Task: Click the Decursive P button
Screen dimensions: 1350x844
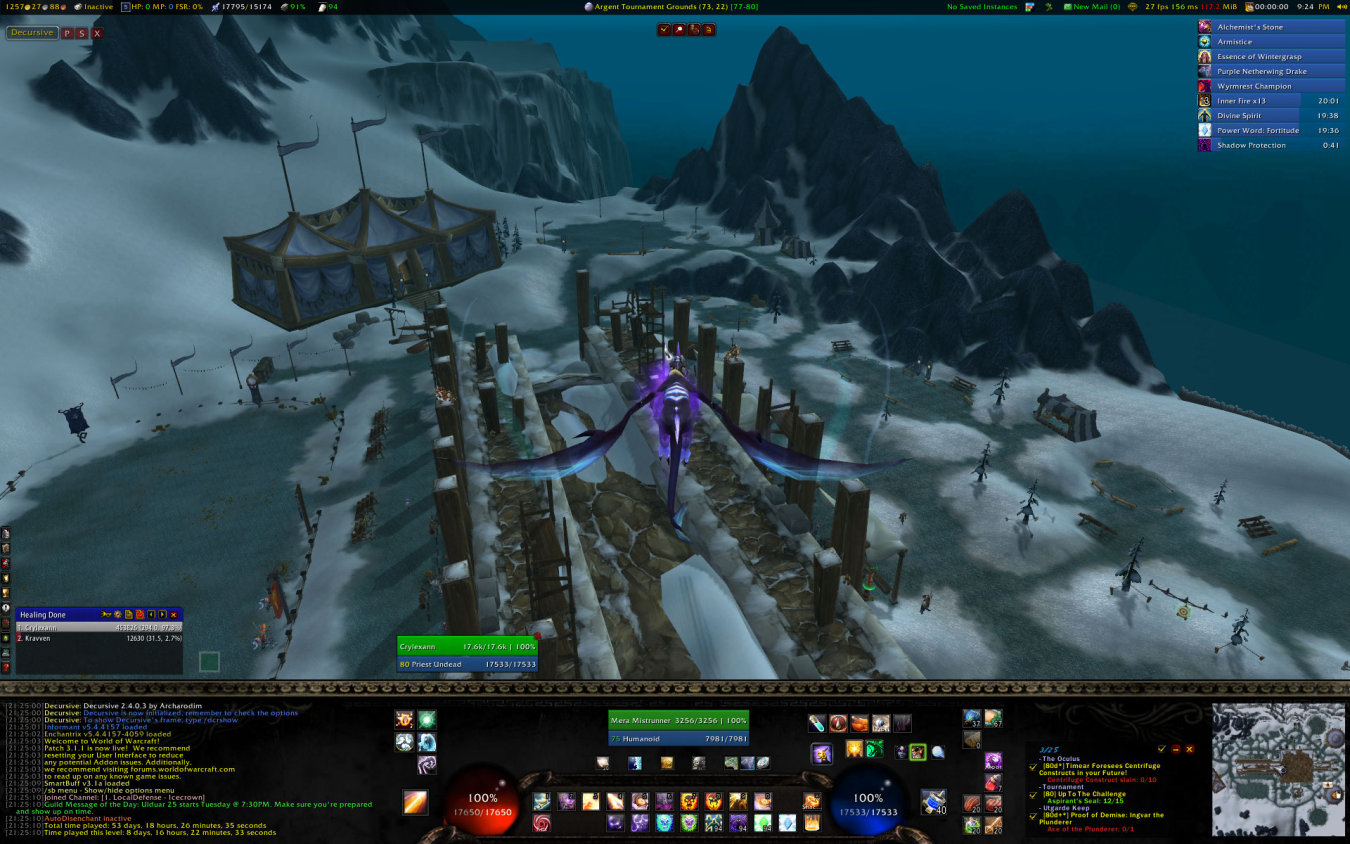Action: coord(67,33)
